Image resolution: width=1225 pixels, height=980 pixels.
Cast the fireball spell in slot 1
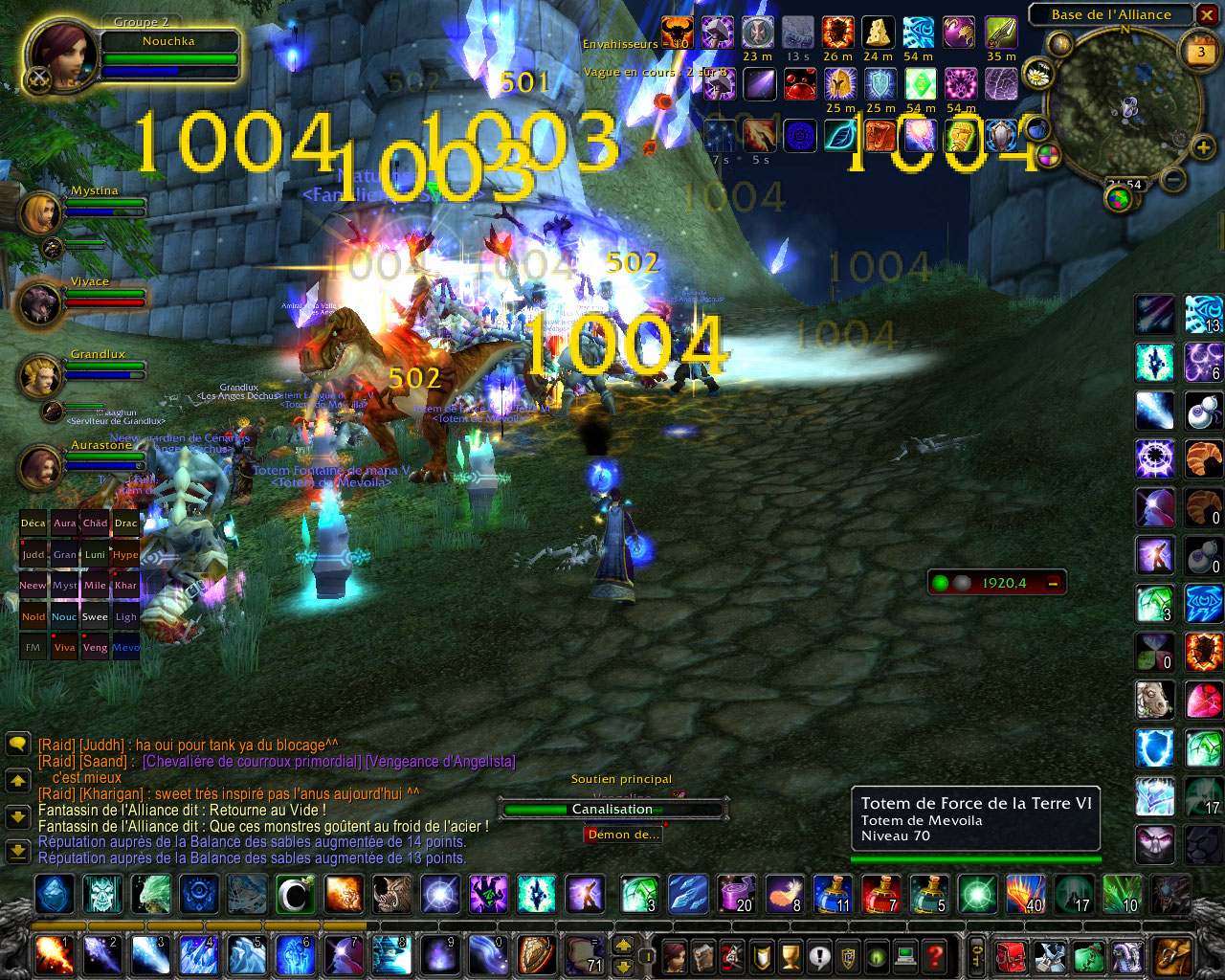(x=54, y=954)
